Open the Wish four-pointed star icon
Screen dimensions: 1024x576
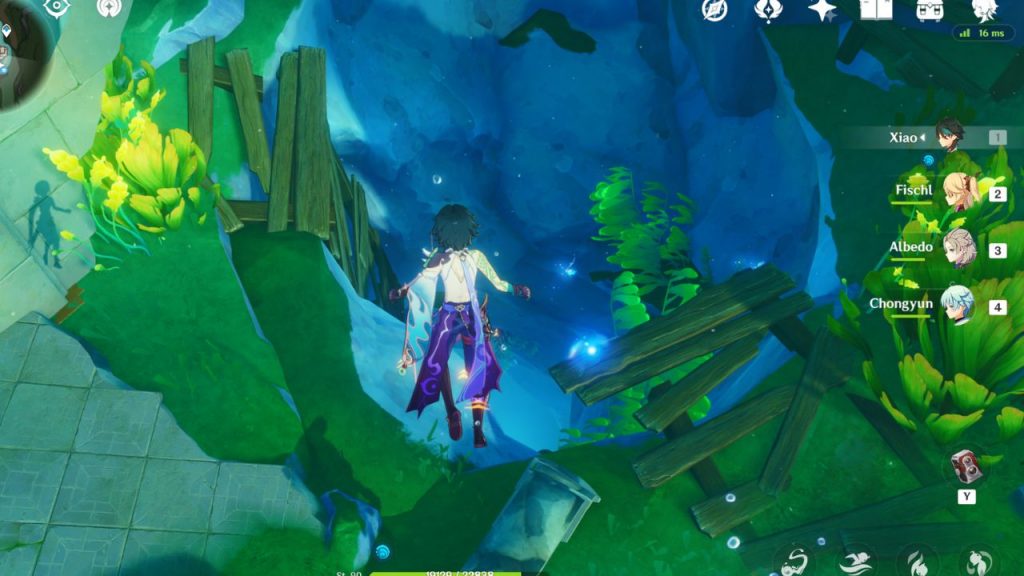pyautogui.click(x=822, y=10)
